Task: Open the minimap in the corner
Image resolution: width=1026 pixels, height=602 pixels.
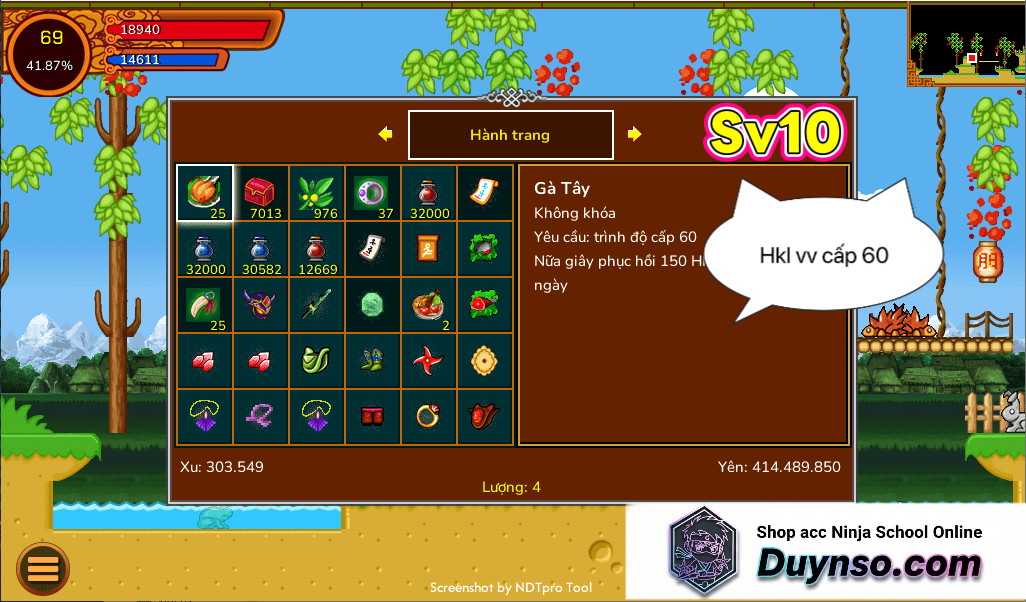Action: 966,45
